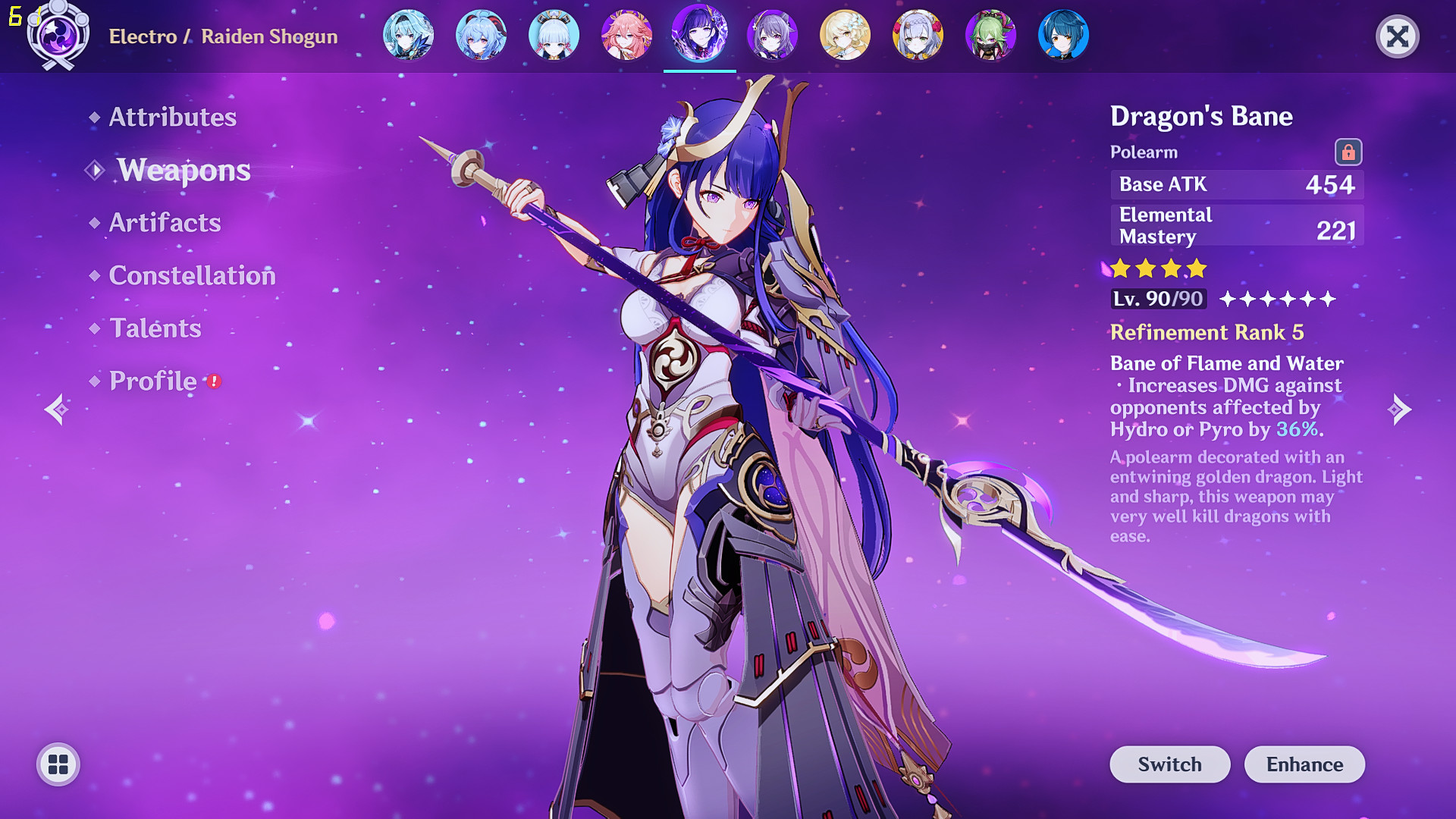The width and height of the screenshot is (1456, 819).
Task: Select the Yae Miko portrait
Action: 626,36
